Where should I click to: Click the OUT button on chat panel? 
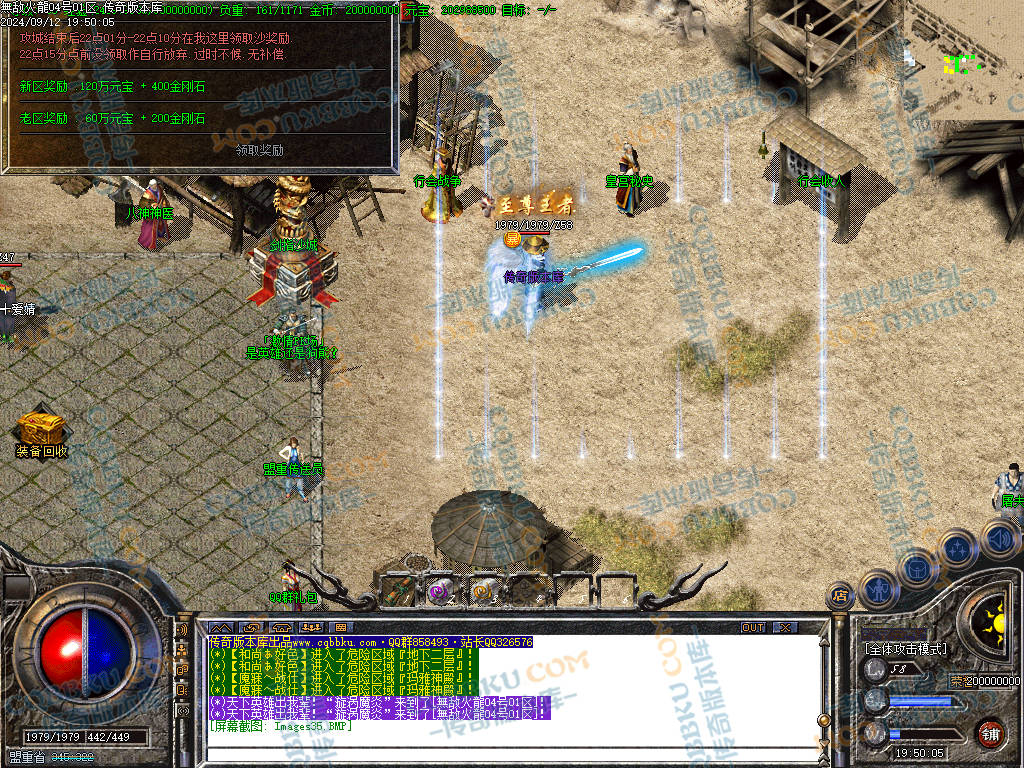tap(752, 627)
